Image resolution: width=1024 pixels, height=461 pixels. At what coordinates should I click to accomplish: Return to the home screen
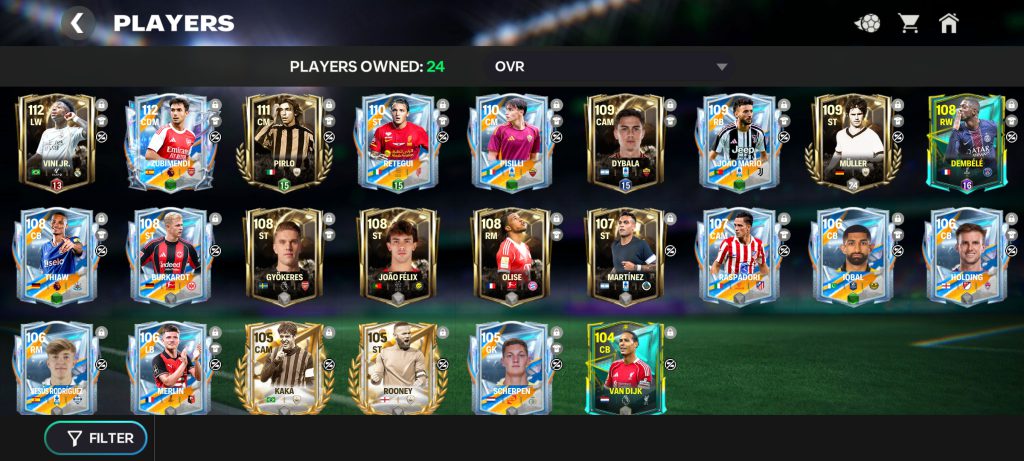point(949,23)
